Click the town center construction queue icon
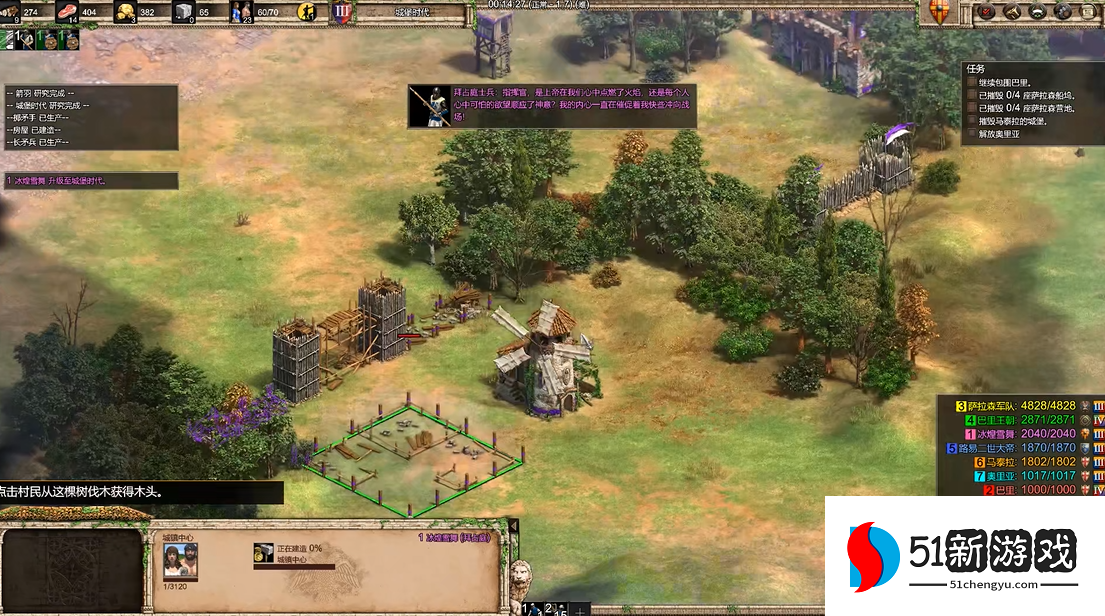Screen dimensions: 1105x616 (x=264, y=554)
